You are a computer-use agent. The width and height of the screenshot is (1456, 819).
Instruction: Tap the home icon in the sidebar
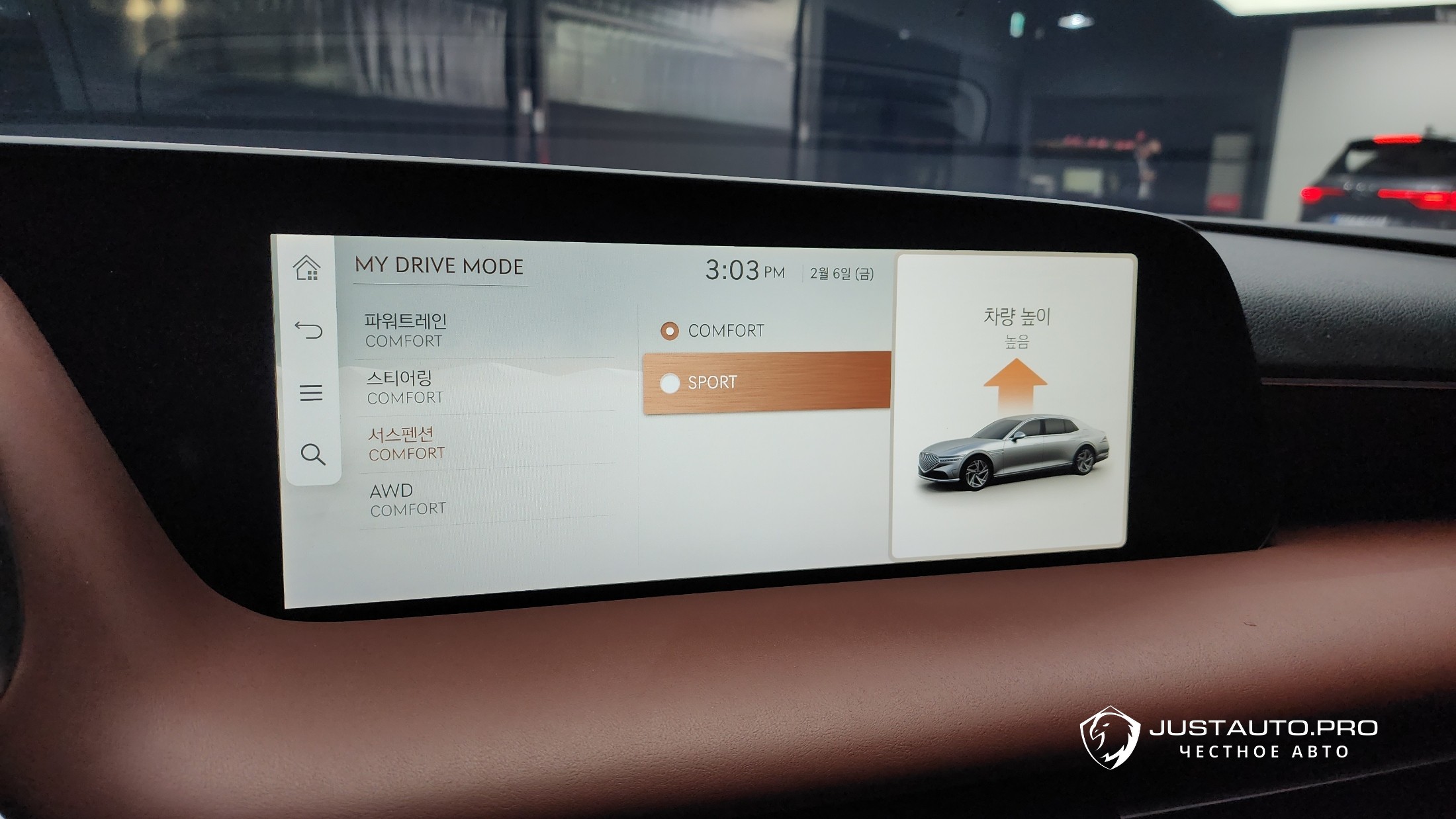pyautogui.click(x=307, y=268)
